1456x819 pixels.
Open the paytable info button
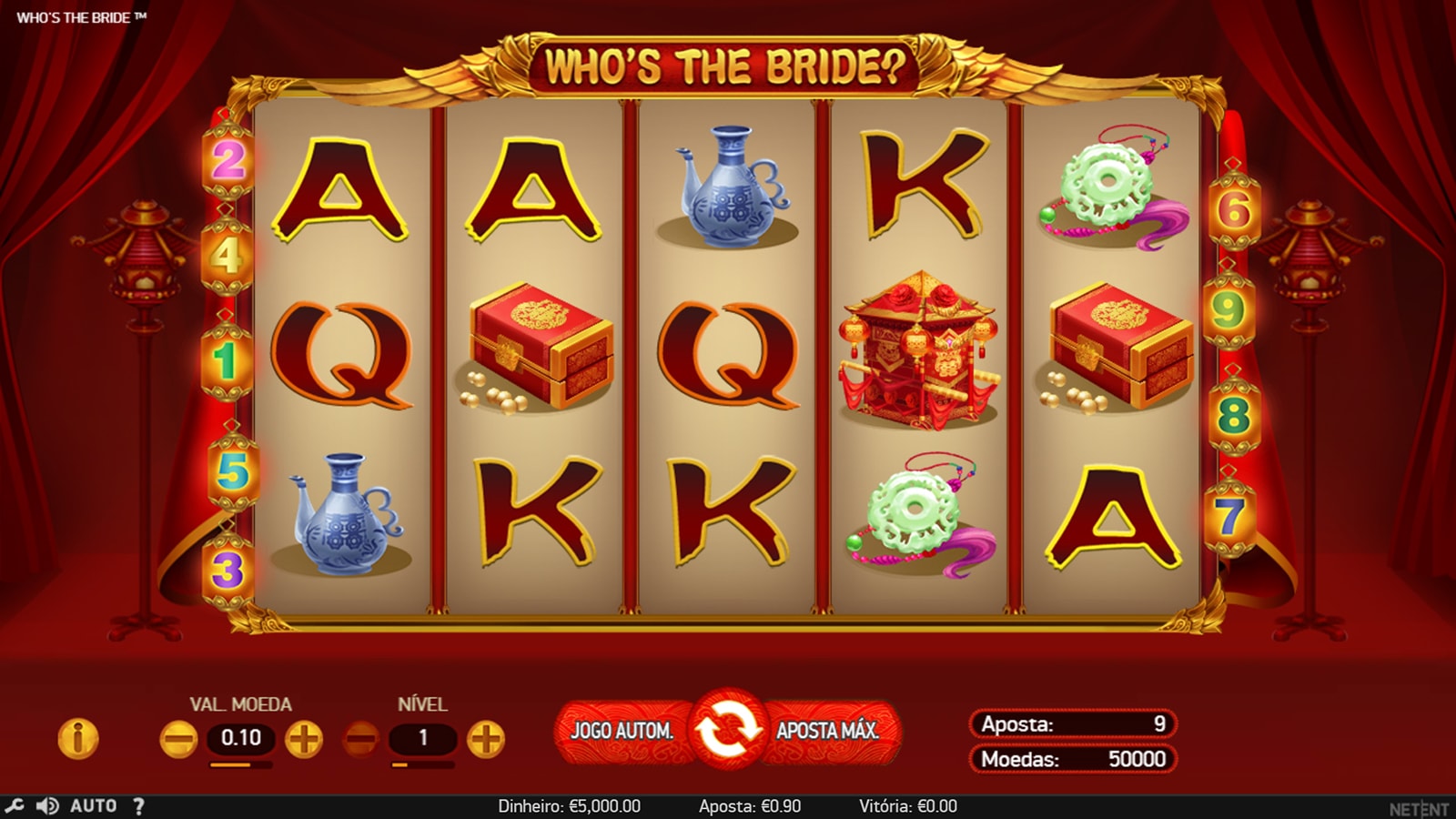(78, 738)
